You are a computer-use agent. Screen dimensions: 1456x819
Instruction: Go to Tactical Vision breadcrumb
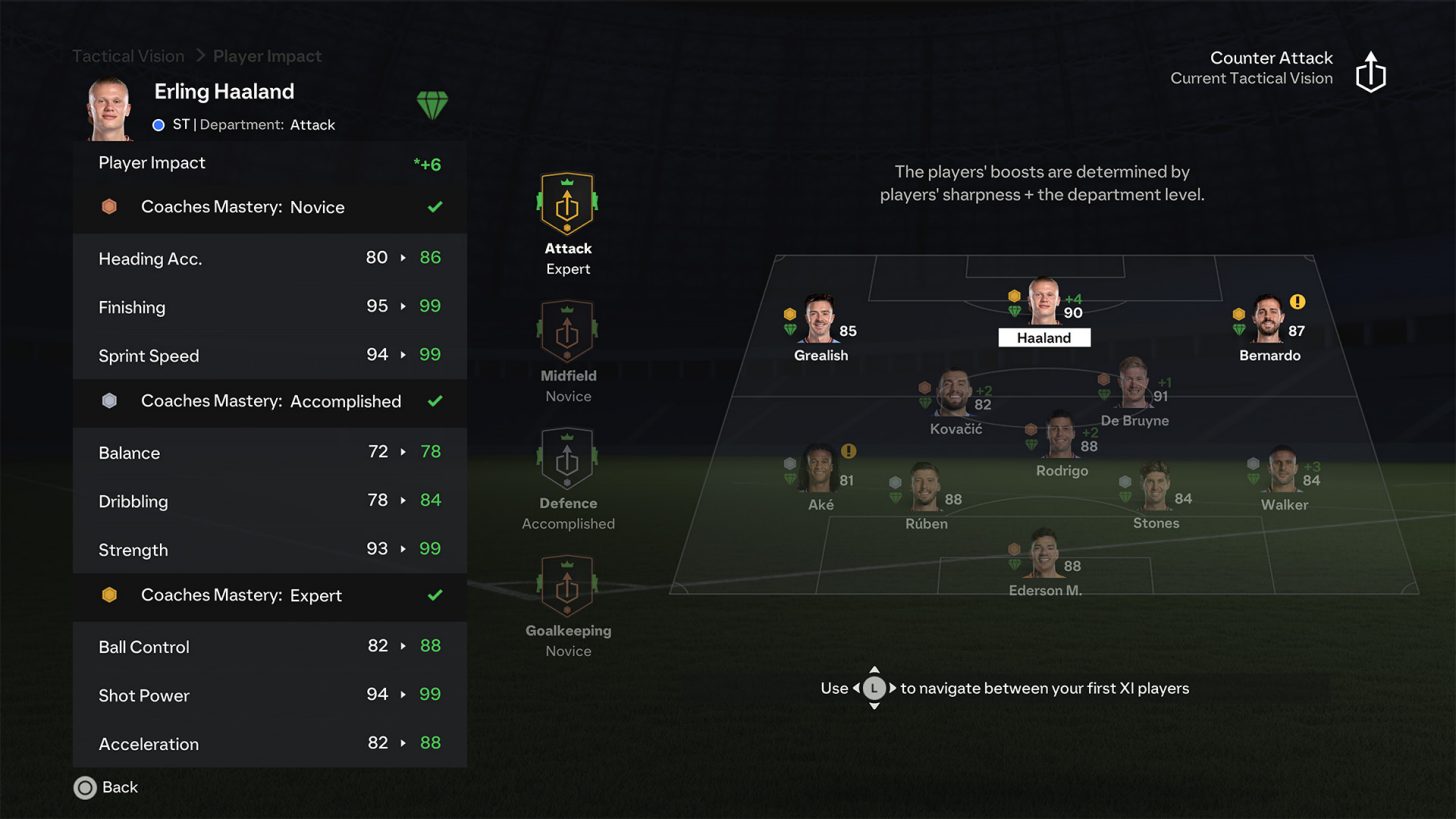[127, 56]
